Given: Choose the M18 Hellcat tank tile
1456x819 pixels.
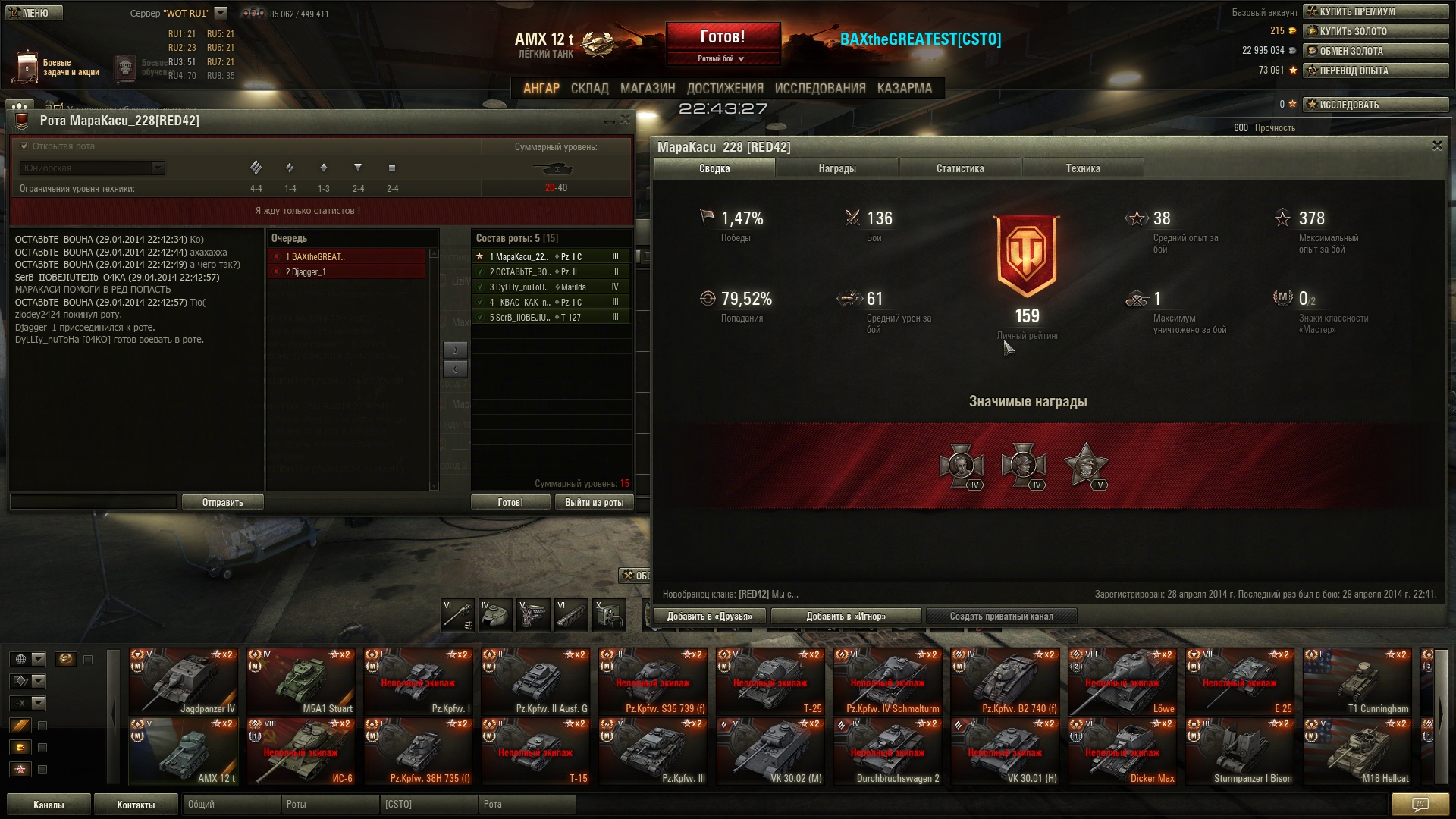Looking at the screenshot, I should pos(1357,752).
